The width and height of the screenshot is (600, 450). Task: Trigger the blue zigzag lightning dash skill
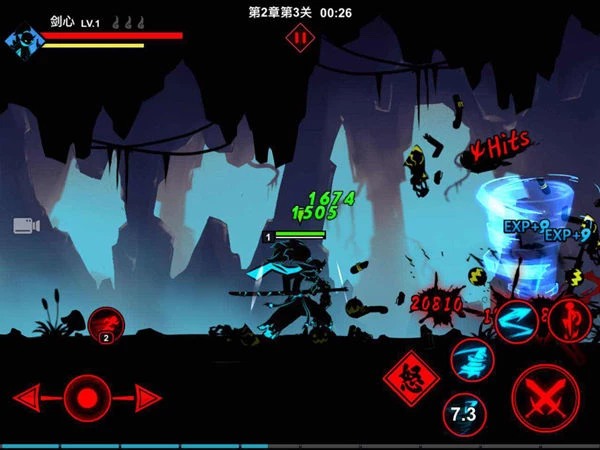(518, 320)
